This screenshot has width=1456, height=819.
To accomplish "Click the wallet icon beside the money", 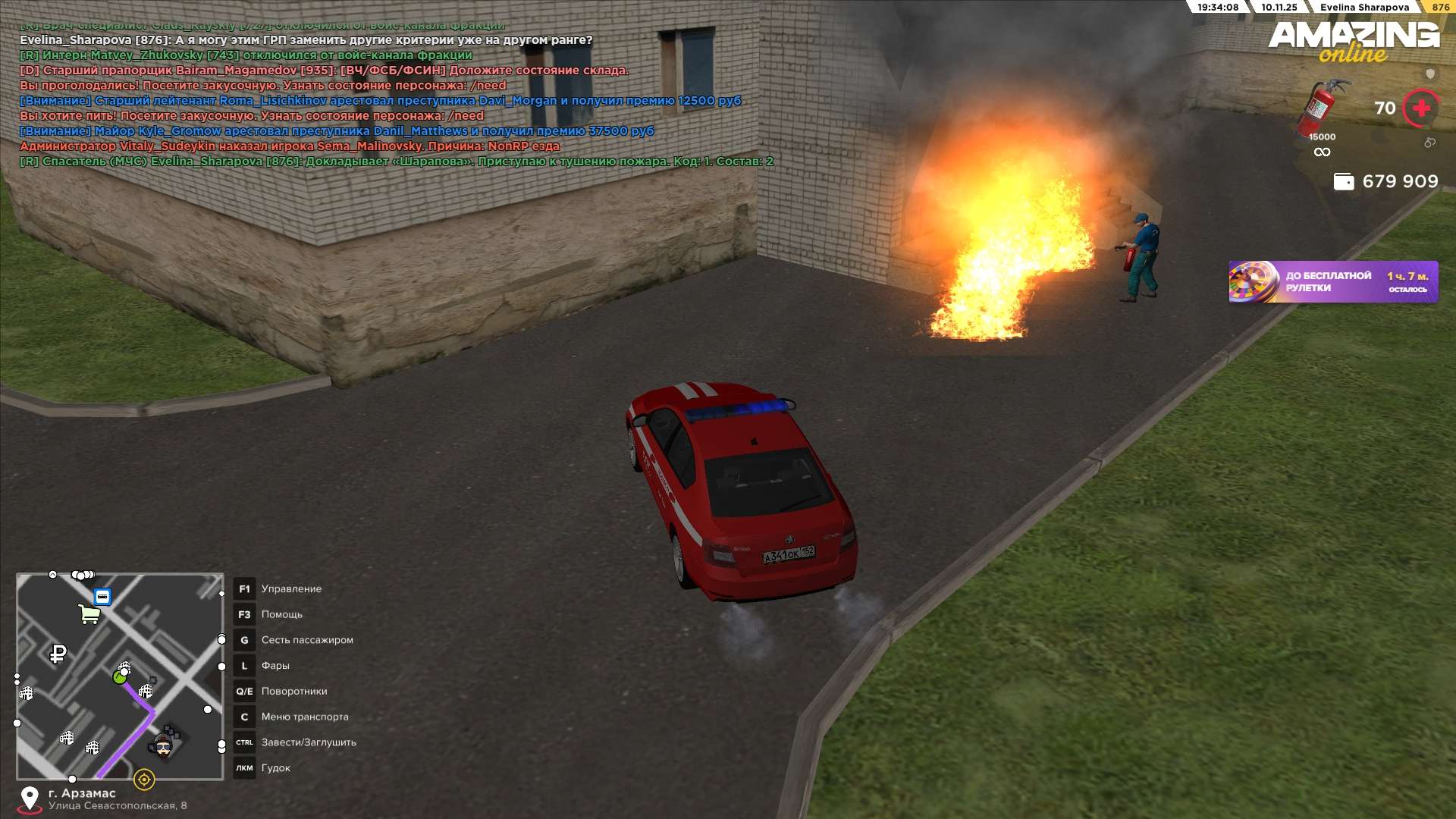I will point(1343,182).
